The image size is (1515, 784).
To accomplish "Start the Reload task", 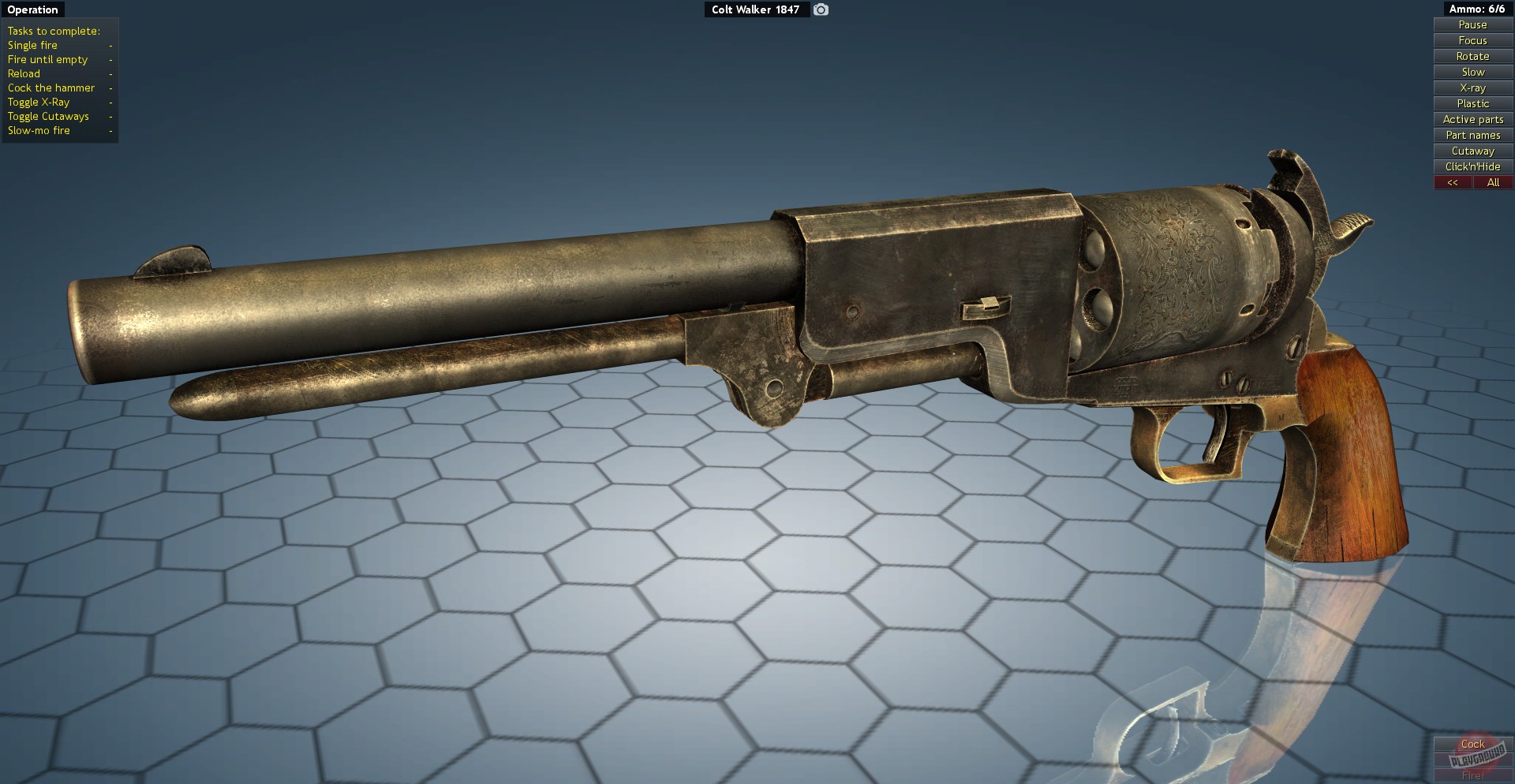I will tap(24, 73).
